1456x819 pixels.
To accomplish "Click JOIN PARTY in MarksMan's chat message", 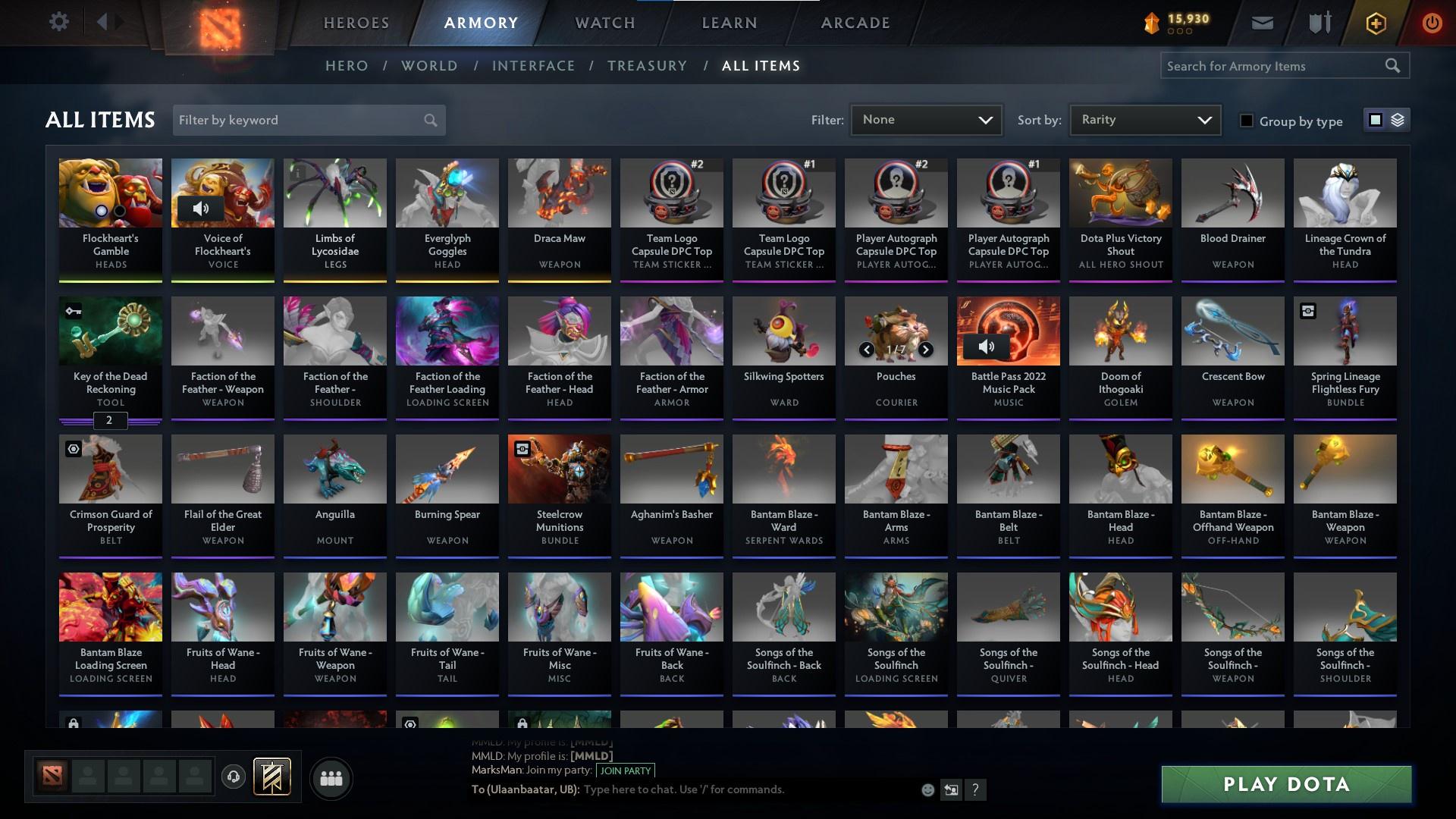I will click(x=626, y=770).
